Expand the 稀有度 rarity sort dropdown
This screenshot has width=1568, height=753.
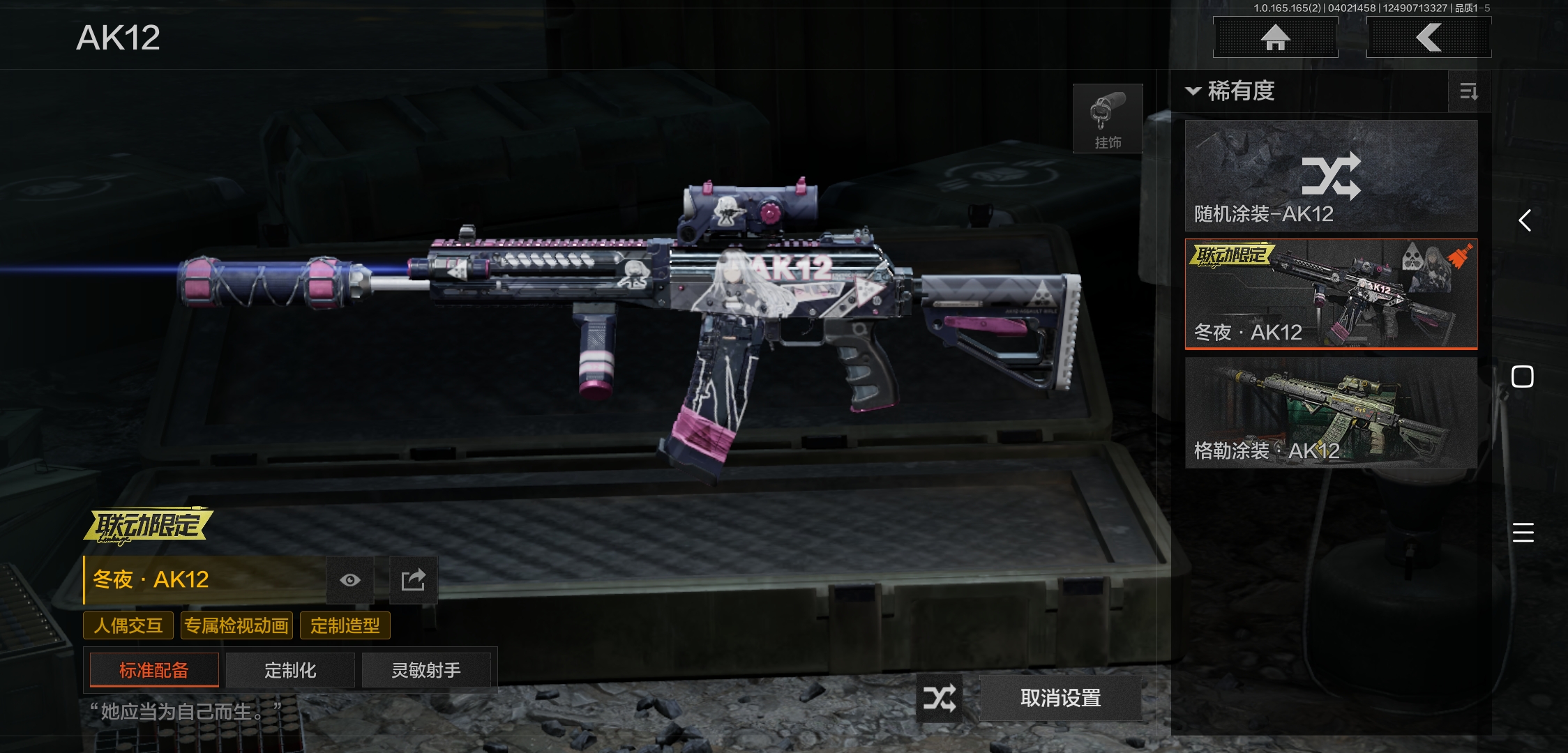point(1232,91)
